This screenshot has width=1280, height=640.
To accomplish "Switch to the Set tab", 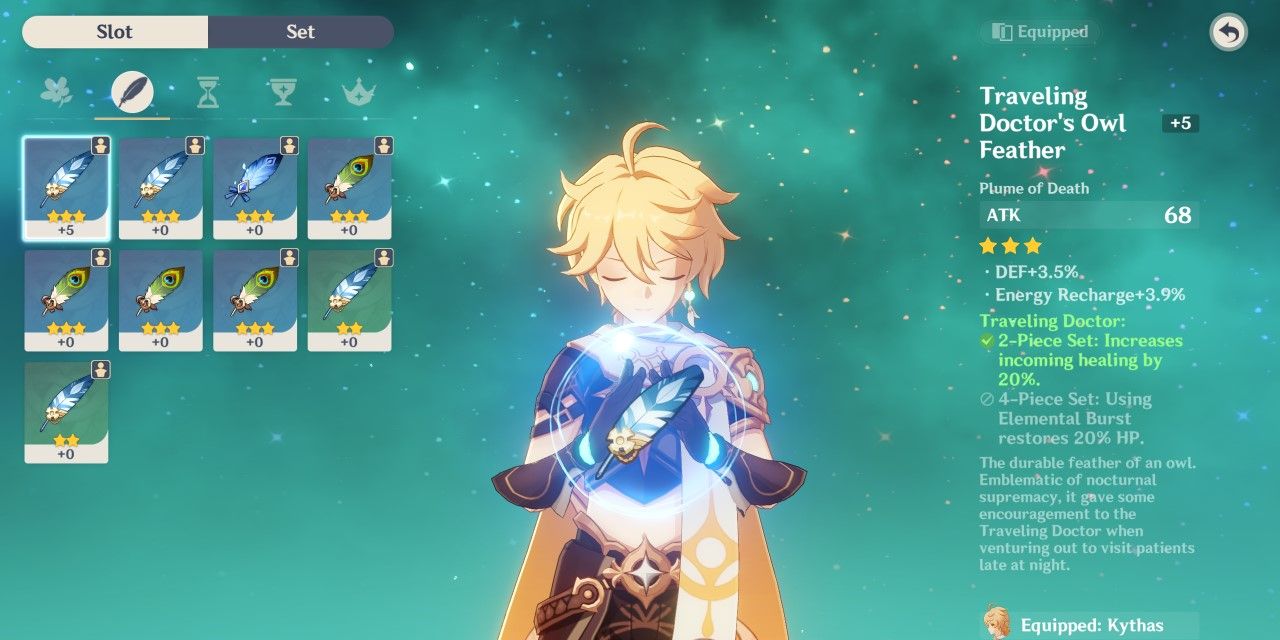I will coord(300,32).
